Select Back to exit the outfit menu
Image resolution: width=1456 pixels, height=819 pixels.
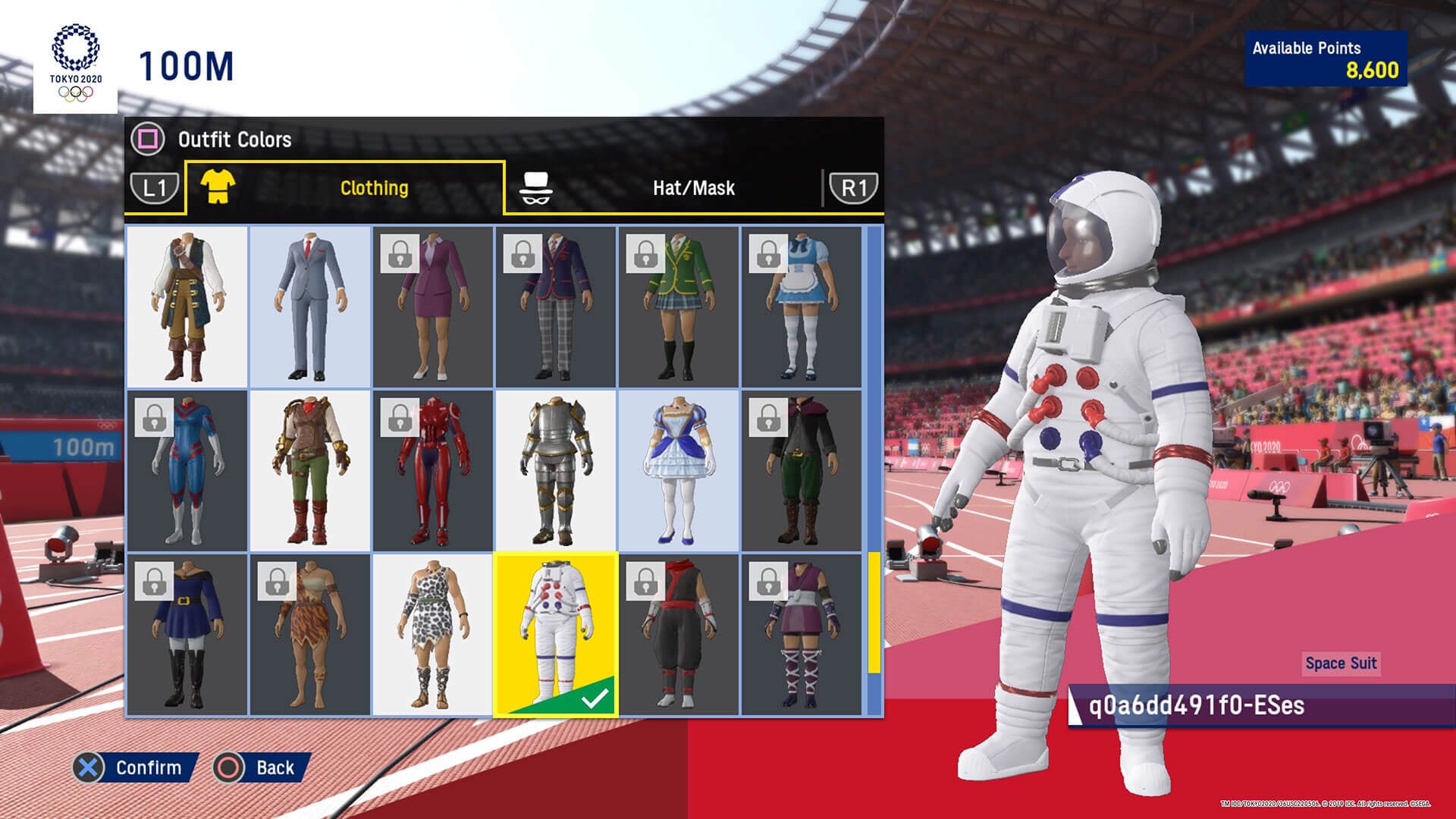275,767
